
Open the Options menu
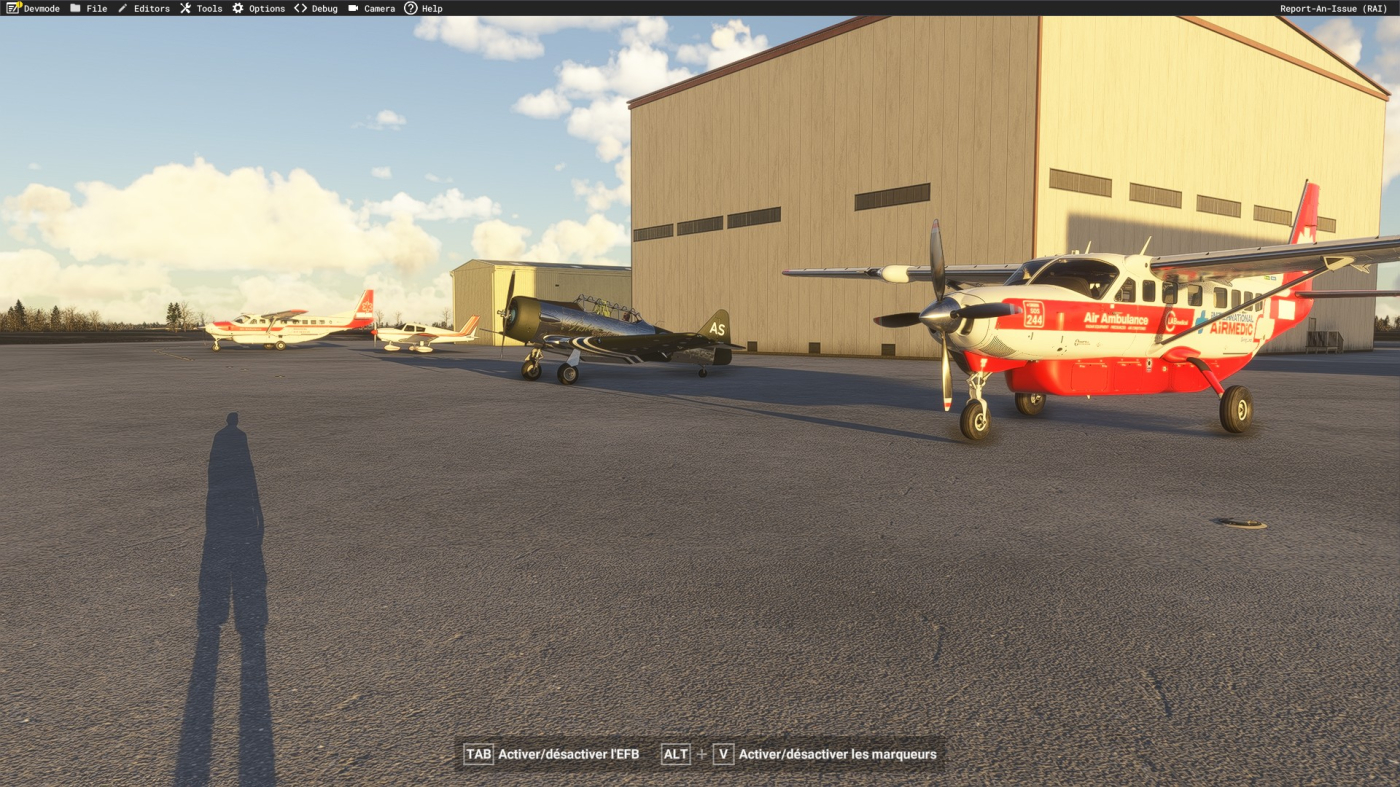259,8
